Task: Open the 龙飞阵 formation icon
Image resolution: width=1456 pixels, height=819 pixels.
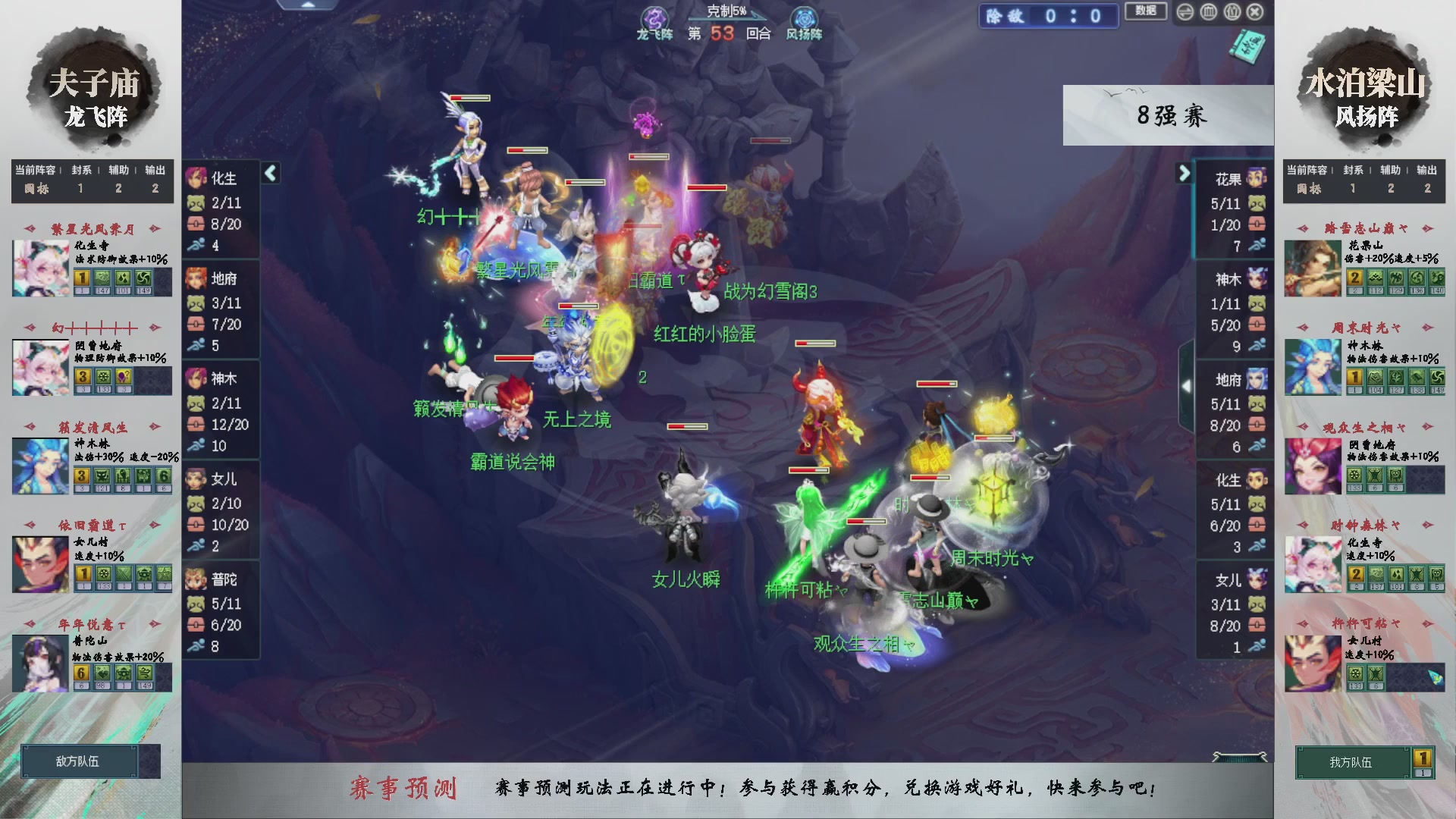Action: pyautogui.click(x=654, y=17)
